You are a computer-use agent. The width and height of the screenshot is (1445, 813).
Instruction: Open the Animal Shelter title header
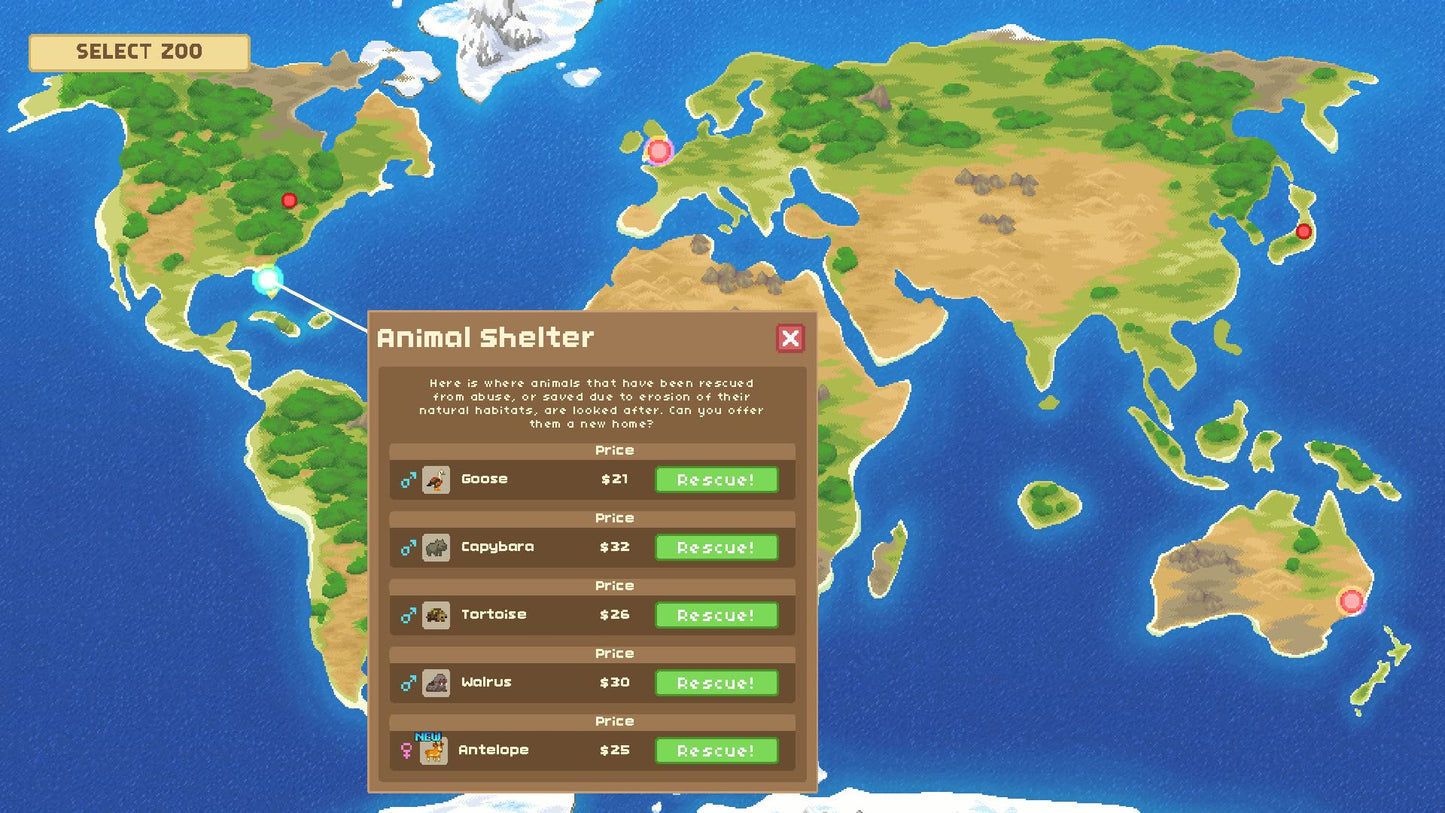[x=483, y=337]
